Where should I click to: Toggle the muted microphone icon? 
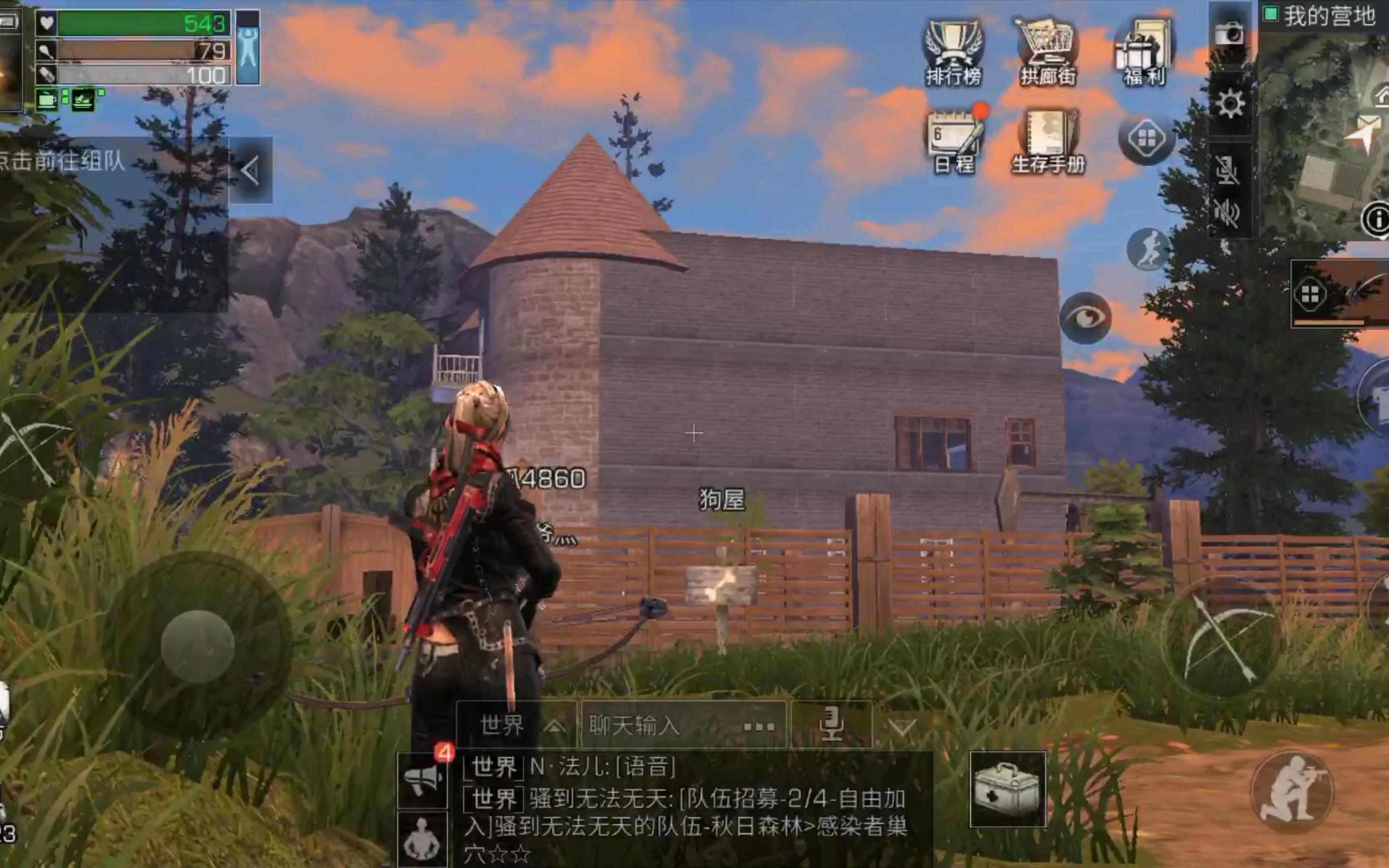click(x=1227, y=170)
